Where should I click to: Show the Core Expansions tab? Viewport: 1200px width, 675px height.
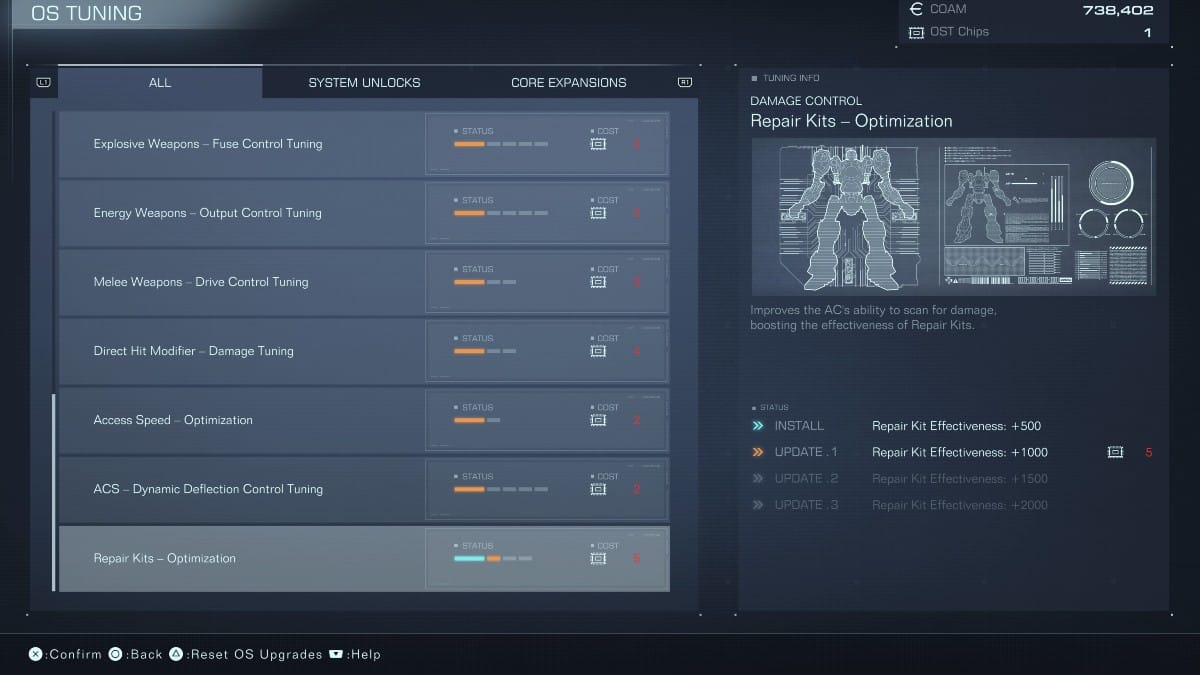click(x=568, y=82)
